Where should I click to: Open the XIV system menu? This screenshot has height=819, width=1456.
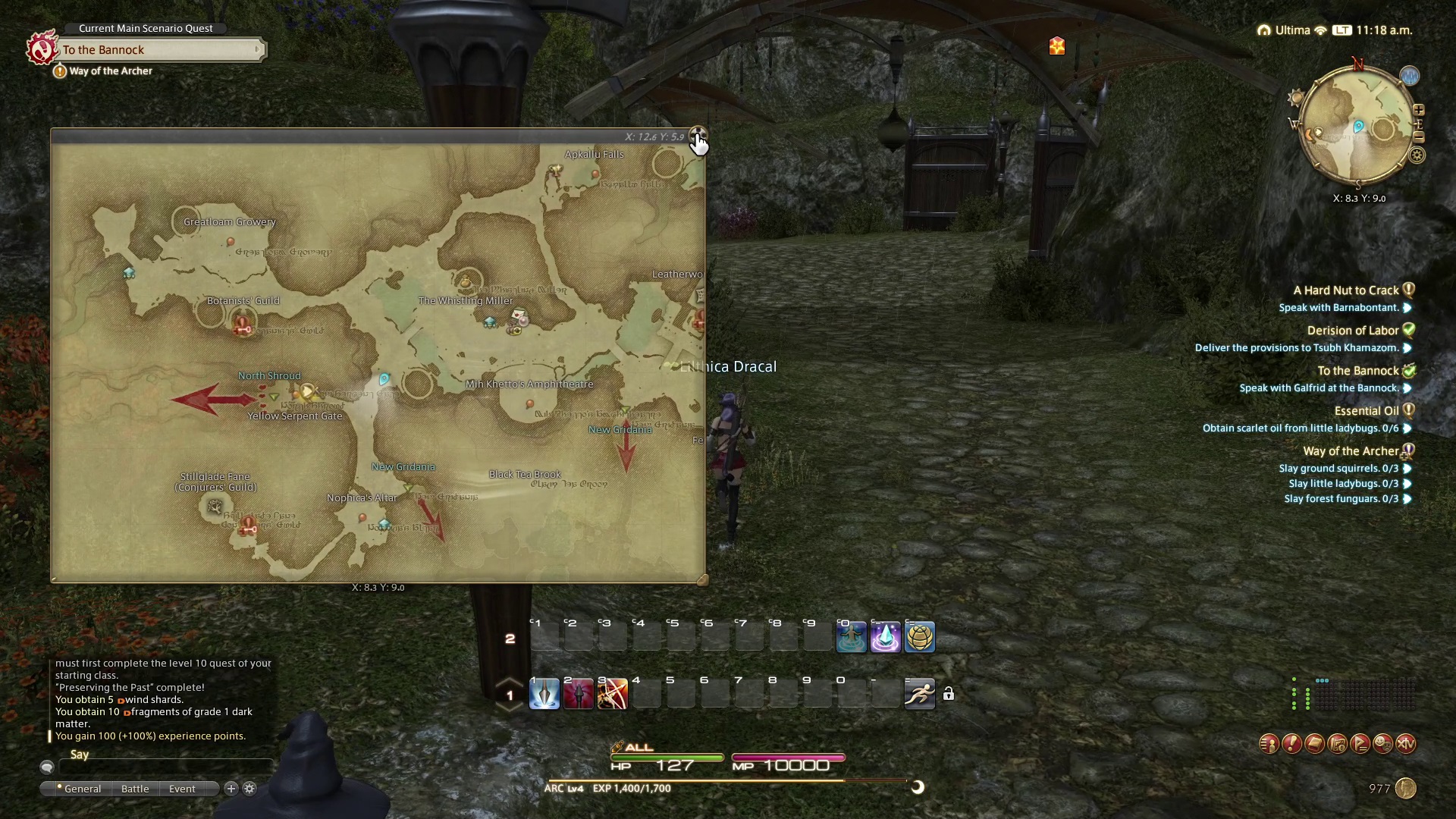pyautogui.click(x=1406, y=744)
